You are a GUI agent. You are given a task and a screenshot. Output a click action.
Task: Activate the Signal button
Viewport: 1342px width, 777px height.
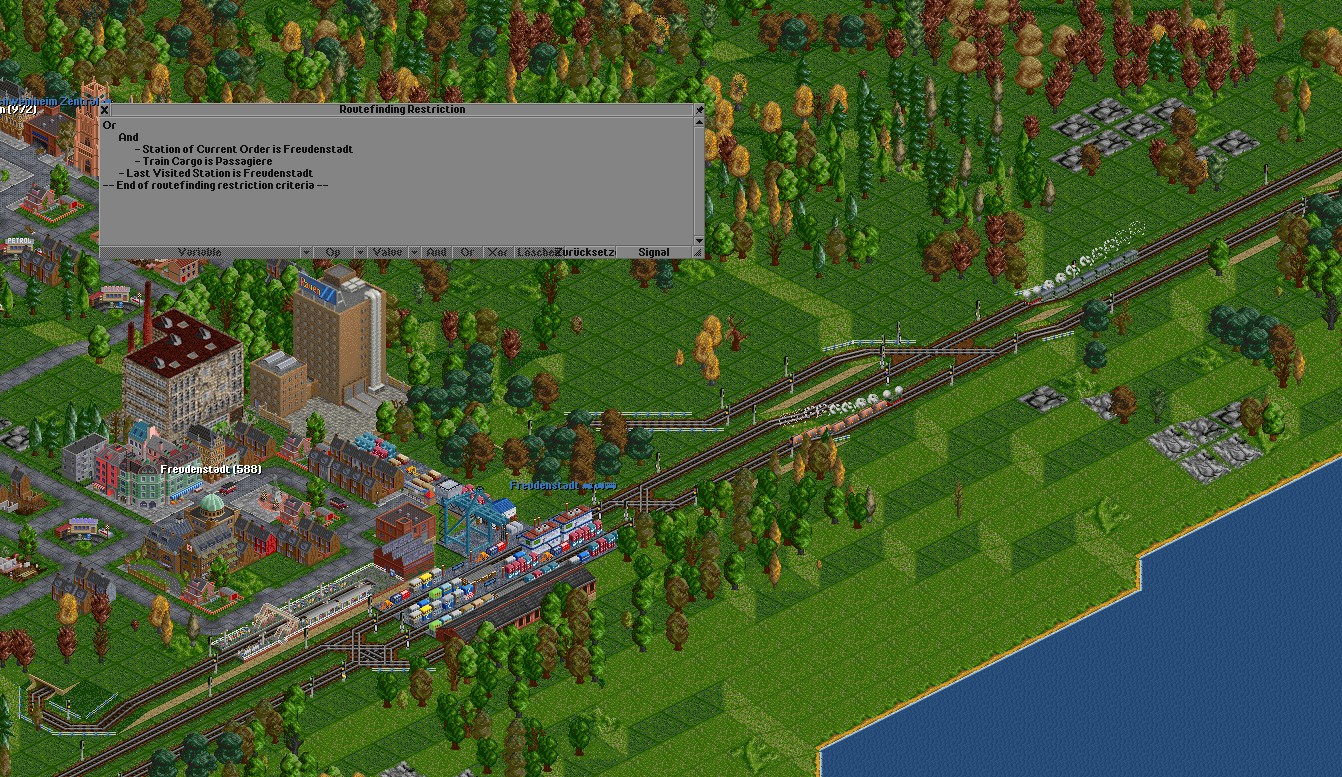coord(654,252)
